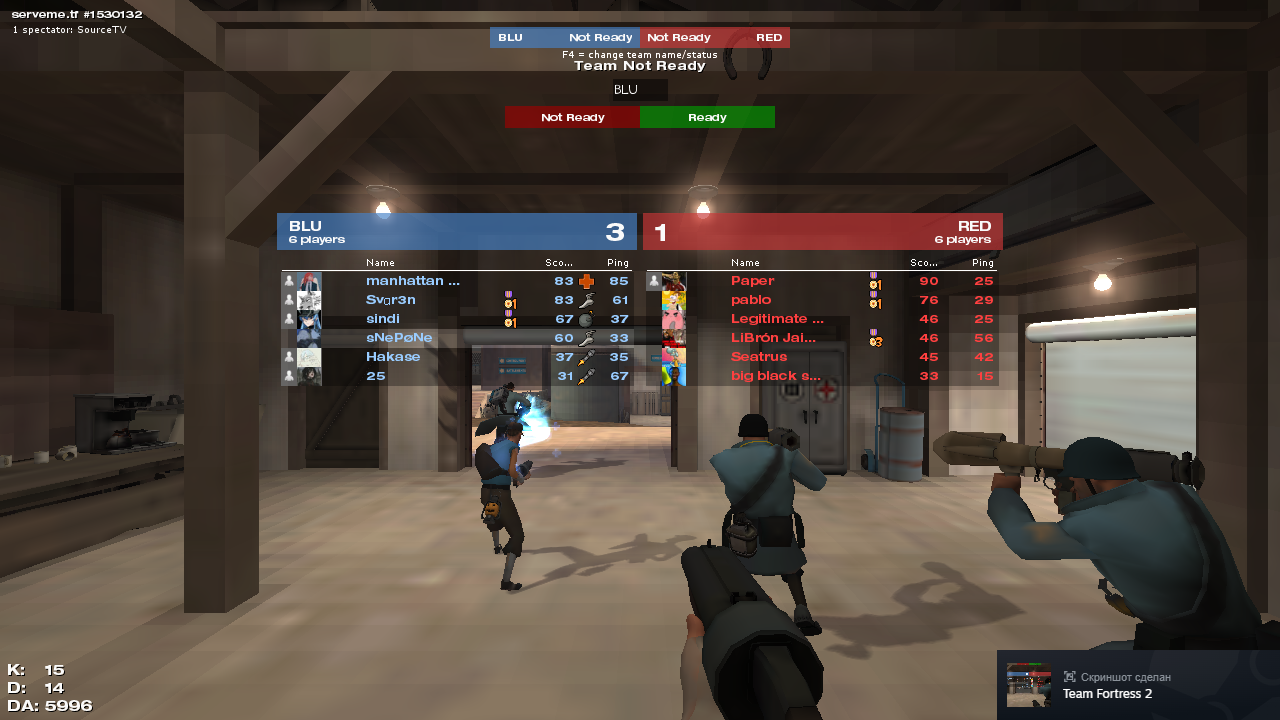Pick the big black s... player row
The height and width of the screenshot is (720, 1280).
click(776, 376)
